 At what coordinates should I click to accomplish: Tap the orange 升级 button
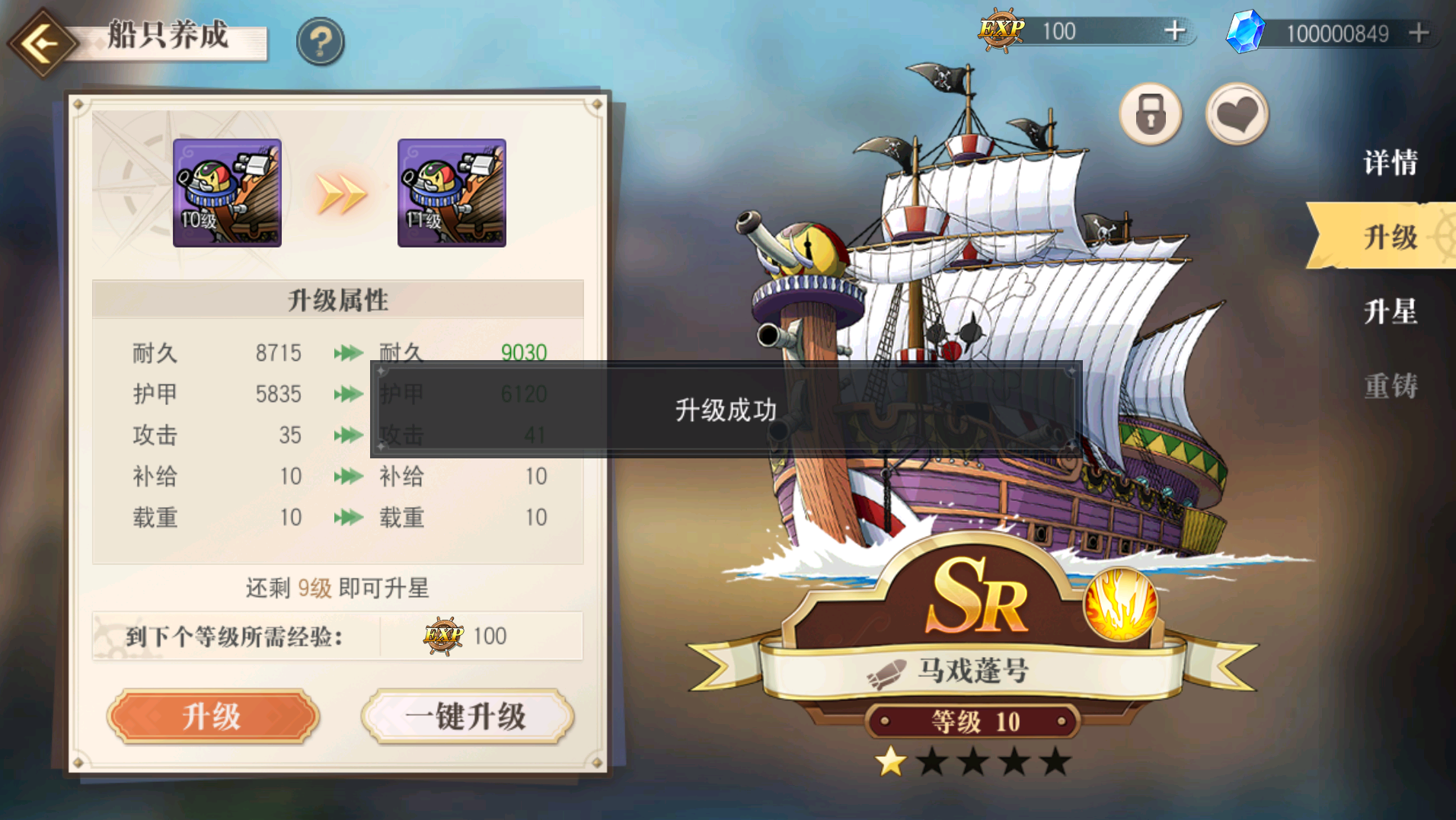212,716
